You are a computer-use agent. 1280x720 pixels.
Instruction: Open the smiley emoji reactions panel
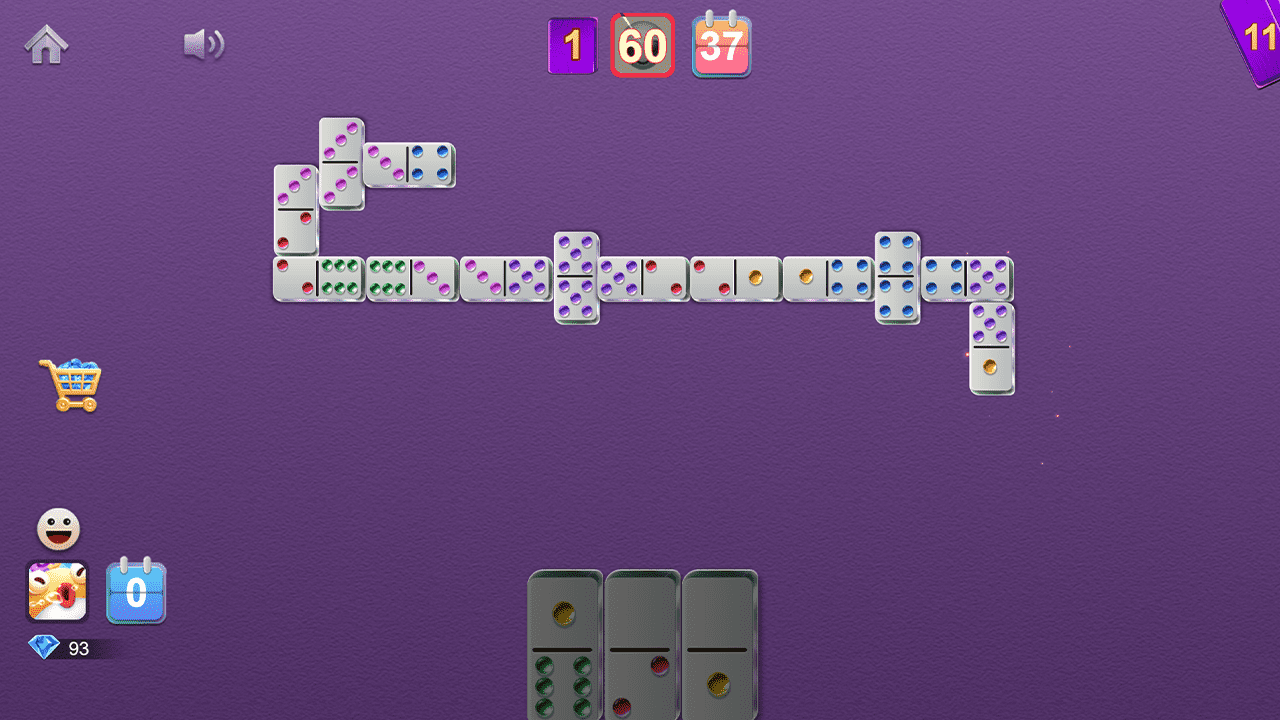[x=58, y=527]
